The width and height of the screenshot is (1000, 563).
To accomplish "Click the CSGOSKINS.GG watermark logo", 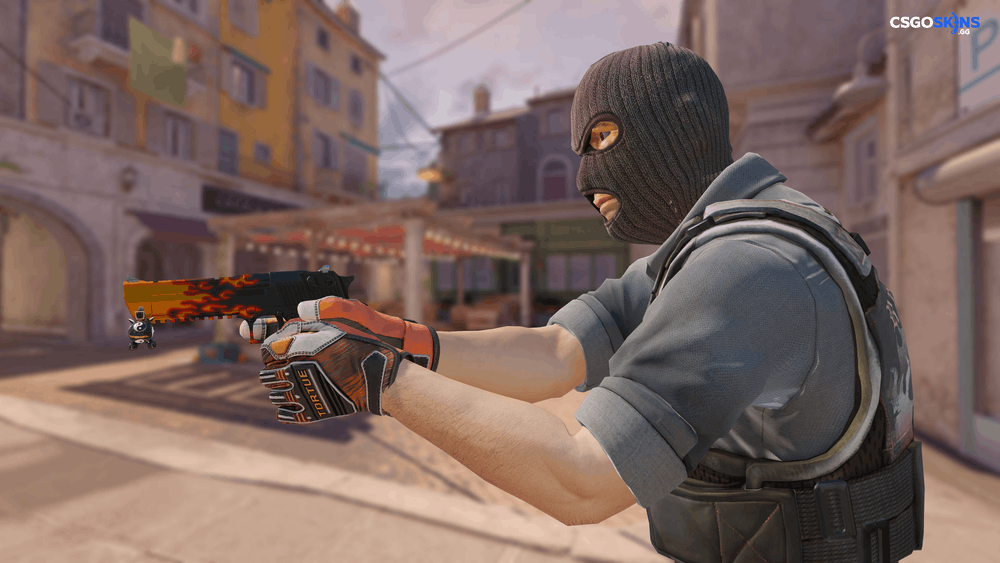I will coord(935,24).
